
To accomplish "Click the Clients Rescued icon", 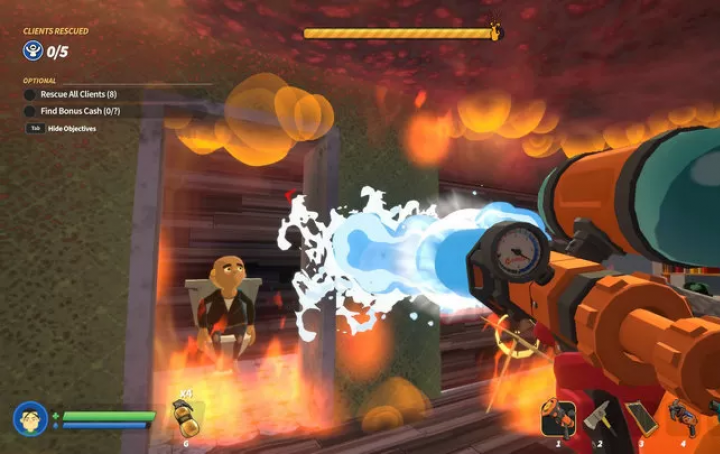I will tap(33, 50).
